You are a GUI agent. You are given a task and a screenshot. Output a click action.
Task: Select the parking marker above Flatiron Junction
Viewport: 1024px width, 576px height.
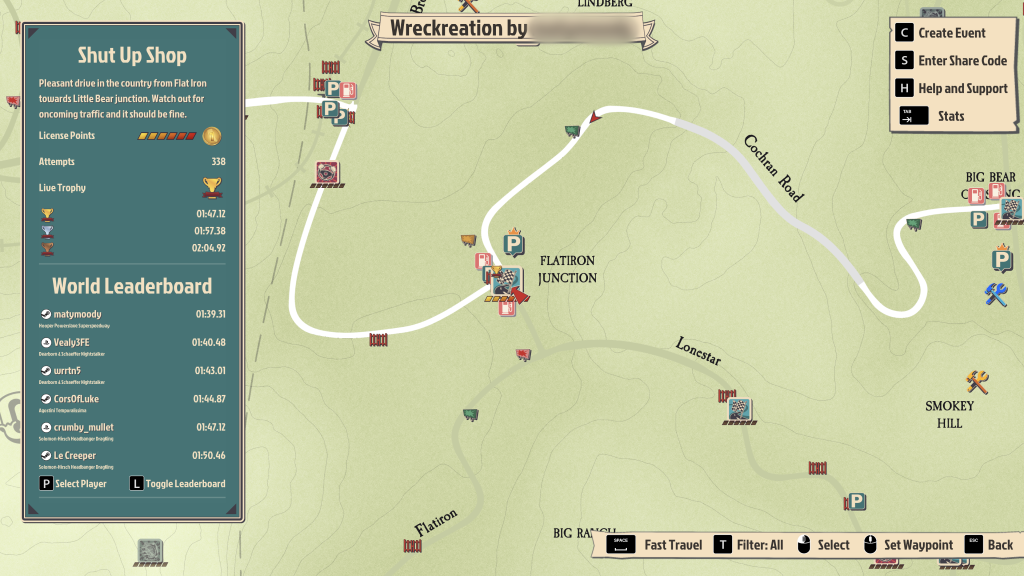point(514,244)
